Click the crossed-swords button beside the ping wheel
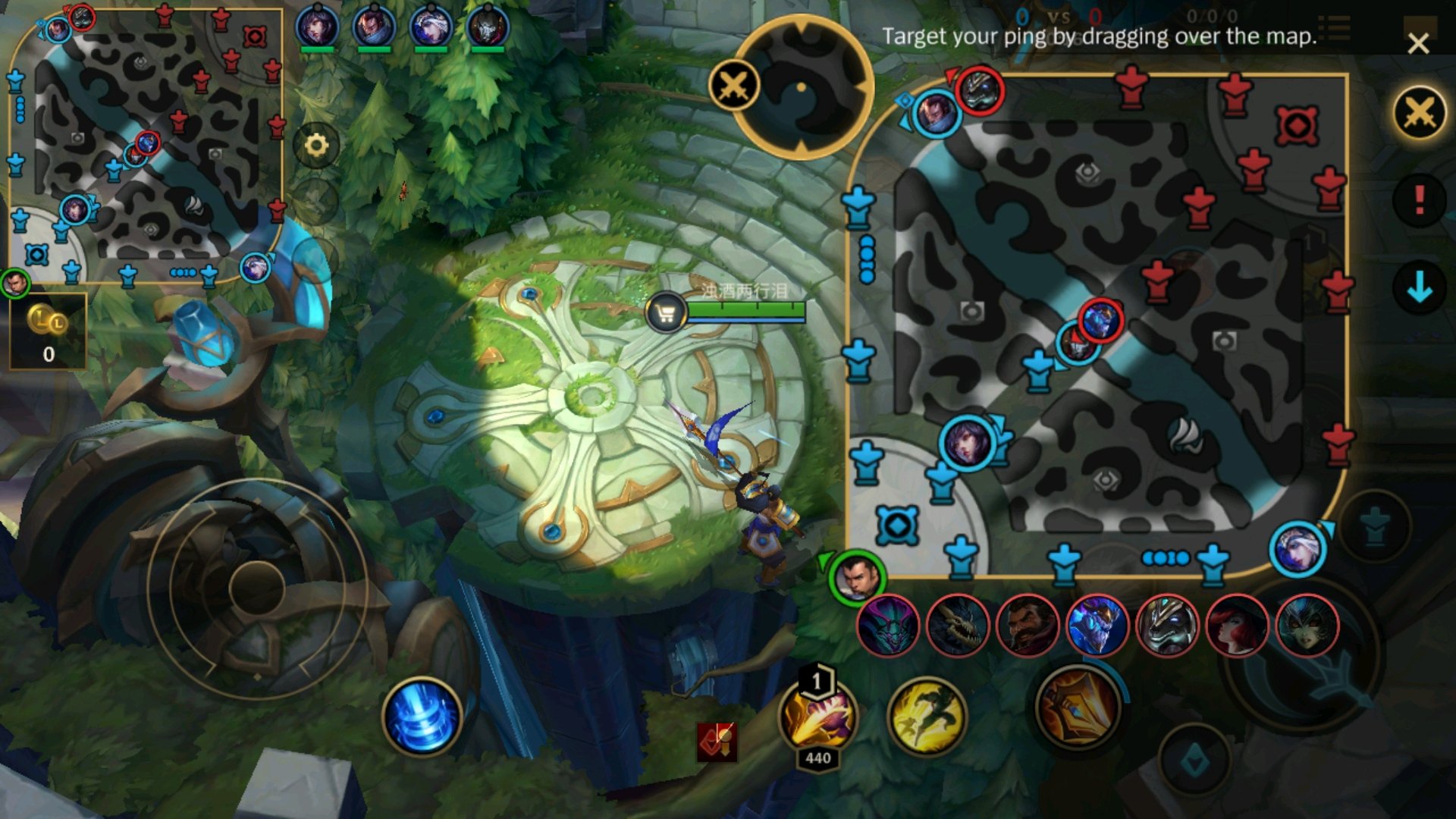This screenshot has width=1456, height=819. (x=733, y=85)
